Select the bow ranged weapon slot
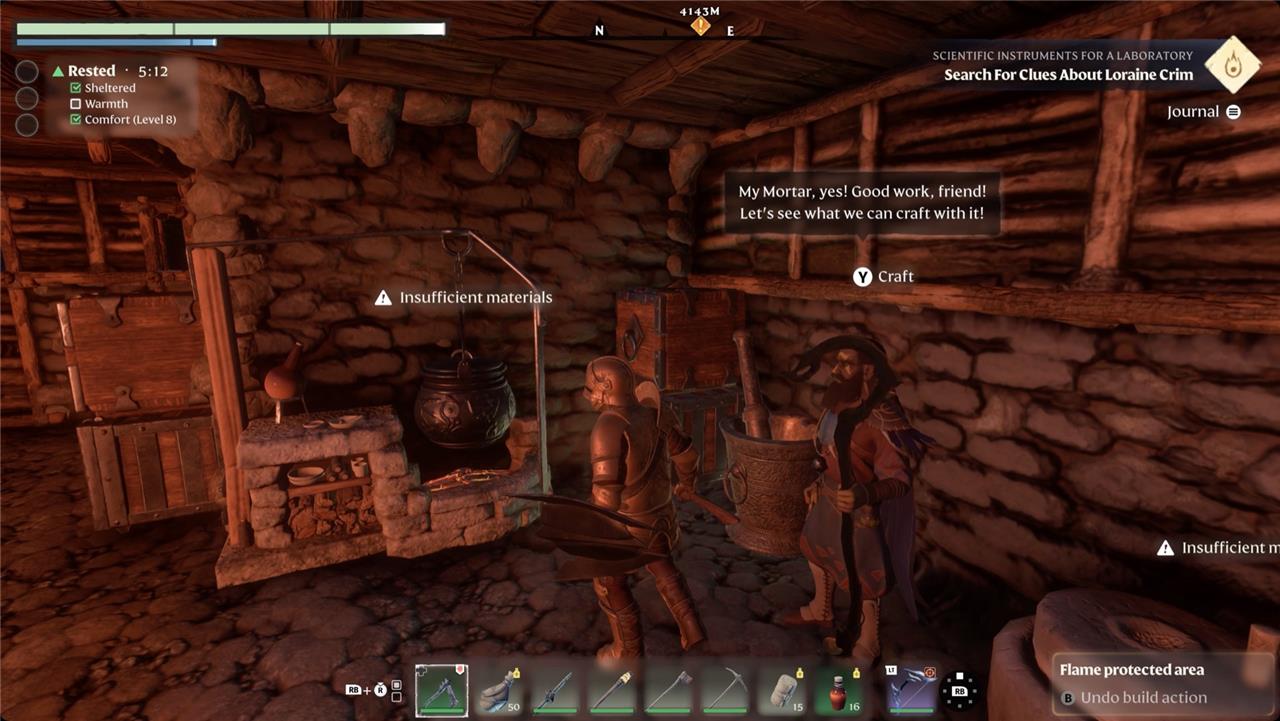Image resolution: width=1280 pixels, height=721 pixels. point(911,690)
